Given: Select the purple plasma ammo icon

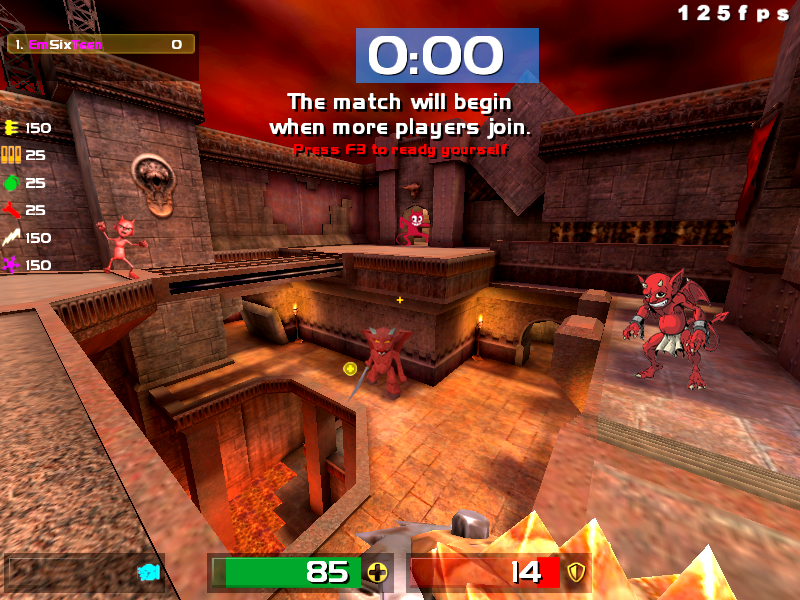Looking at the screenshot, I should click(x=12, y=265).
